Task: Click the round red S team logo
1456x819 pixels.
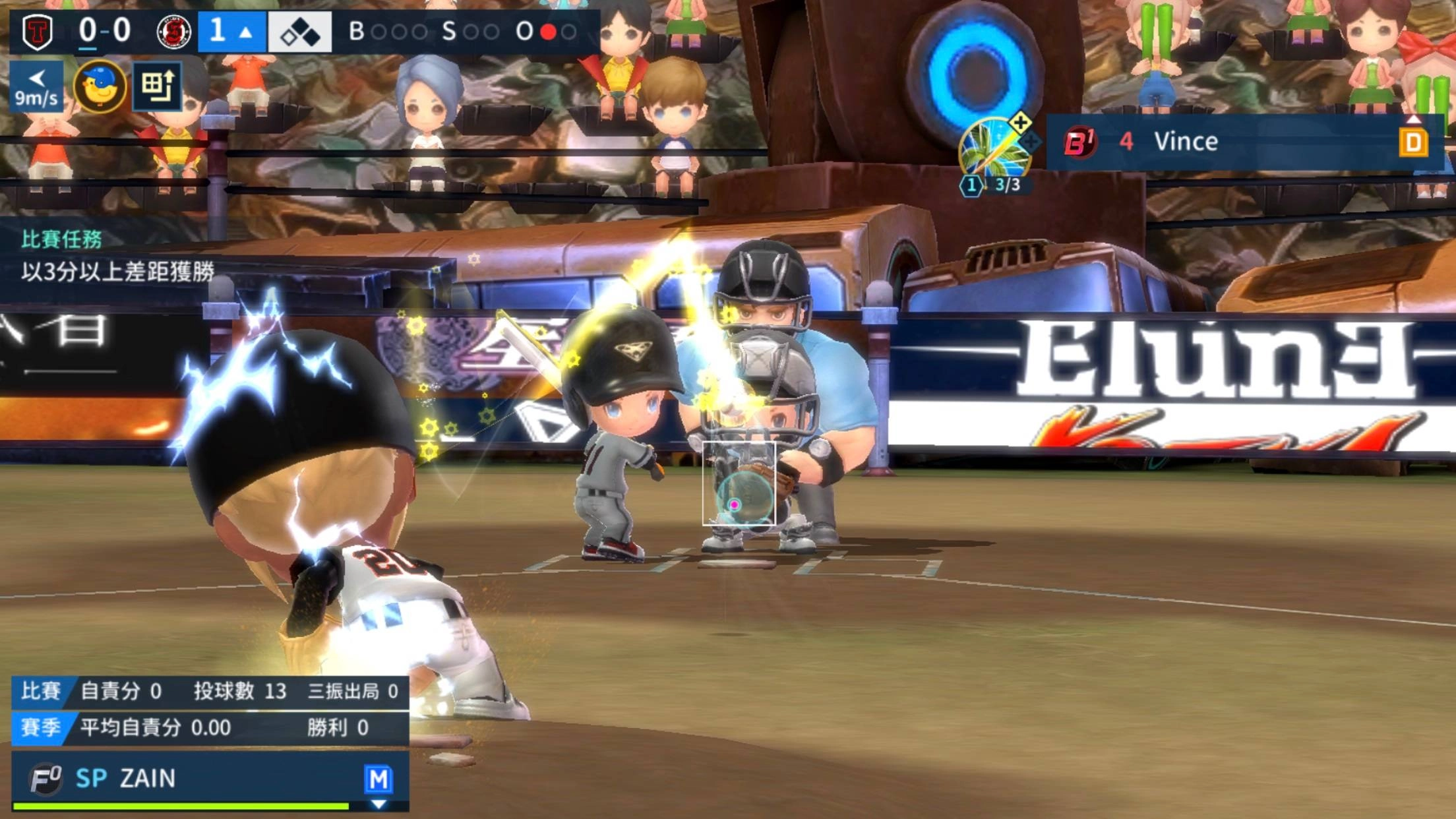Action: pos(174,32)
